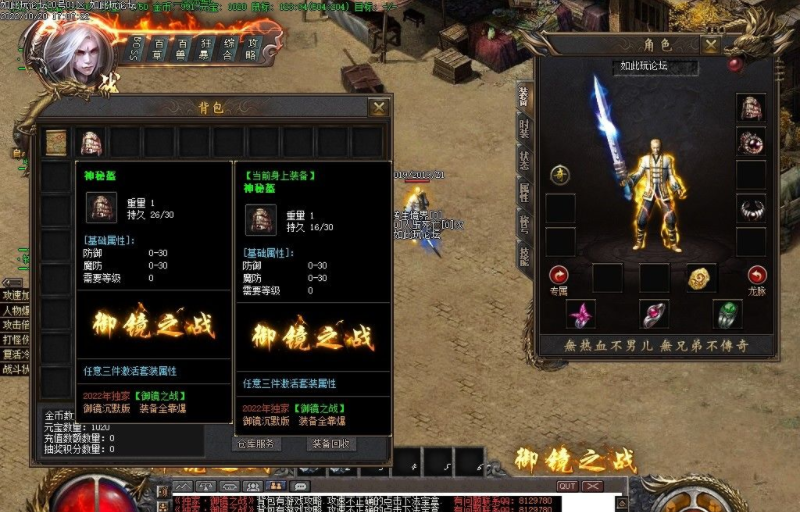
Task: Open the 综合 top menu button
Action: coord(229,49)
